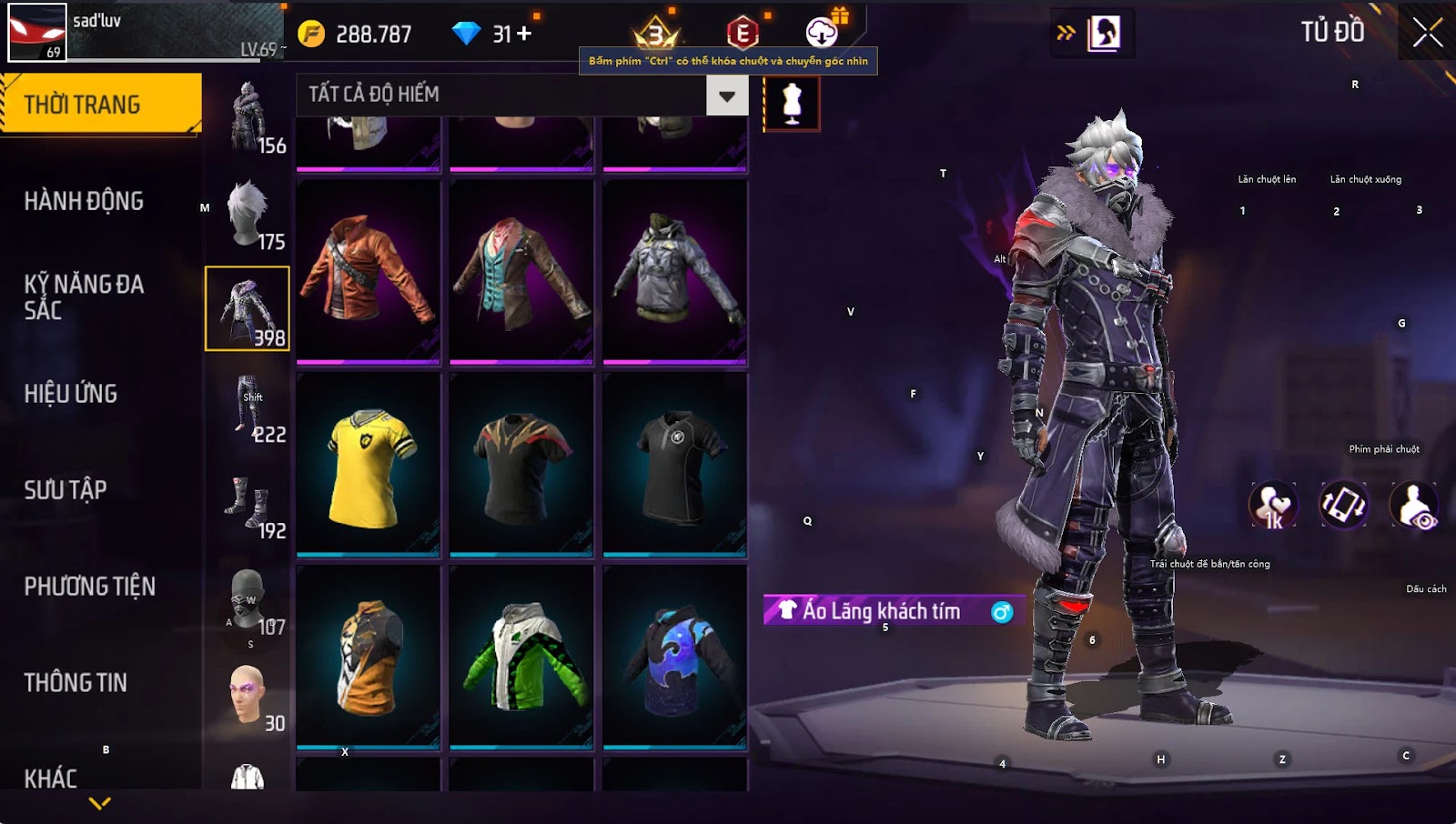The height and width of the screenshot is (824, 1456).
Task: Select the yellow jersey shirt
Action: (369, 464)
